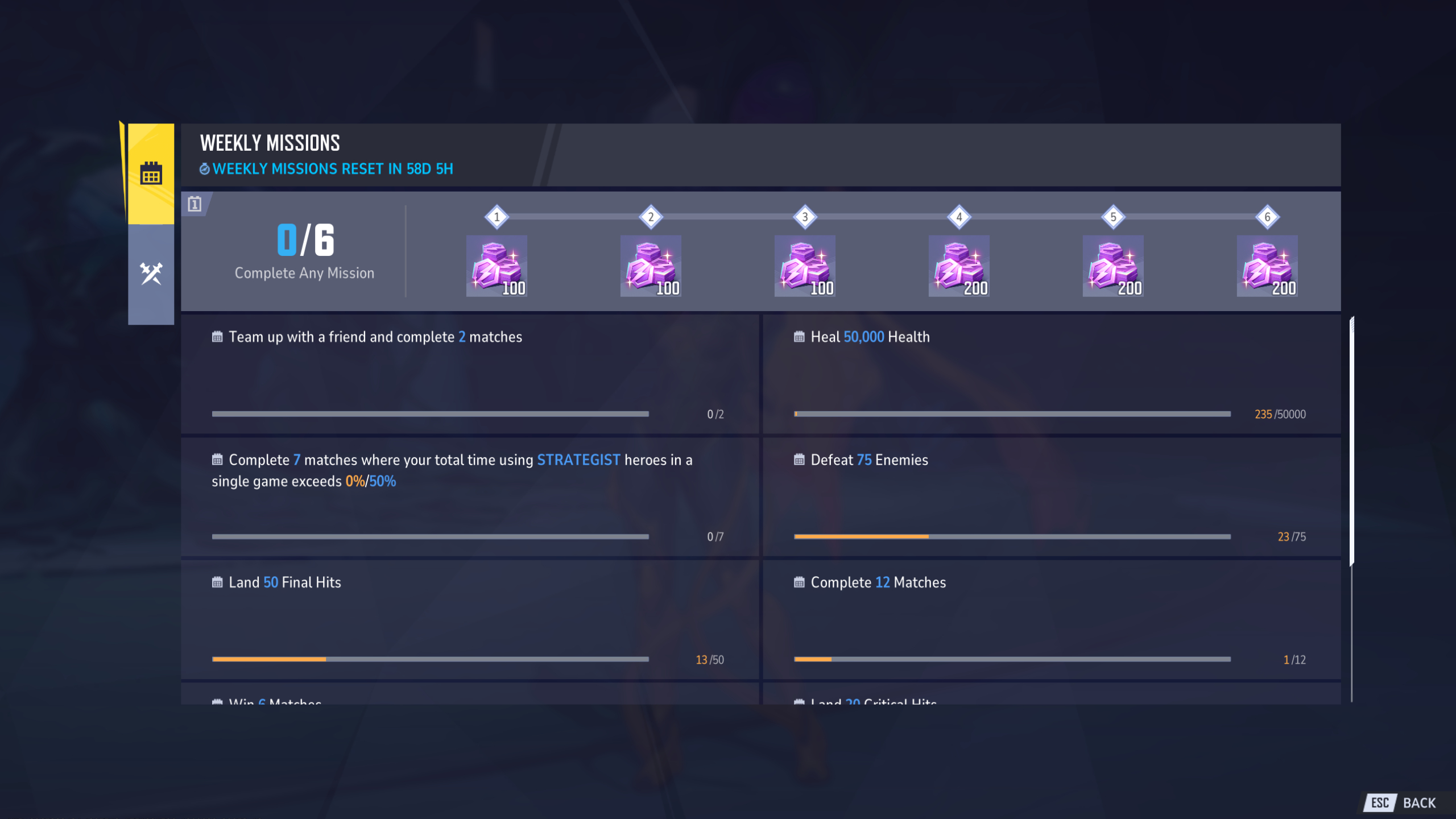Select the milestone 3 reward crate
Image resolution: width=1456 pixels, height=819 pixels.
click(x=804, y=267)
